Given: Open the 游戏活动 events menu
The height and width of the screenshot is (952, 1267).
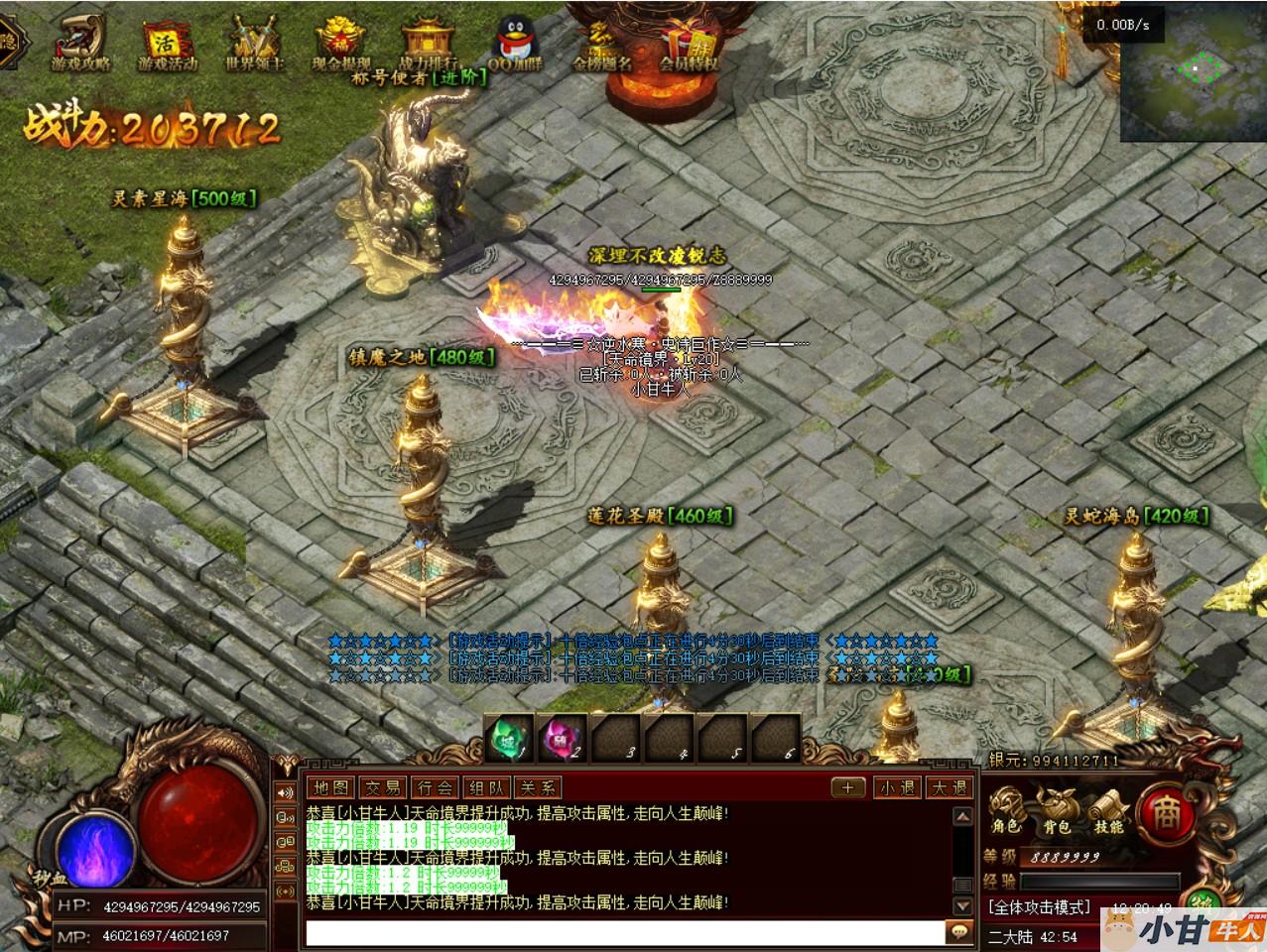Looking at the screenshot, I should pyautogui.click(x=166, y=43).
